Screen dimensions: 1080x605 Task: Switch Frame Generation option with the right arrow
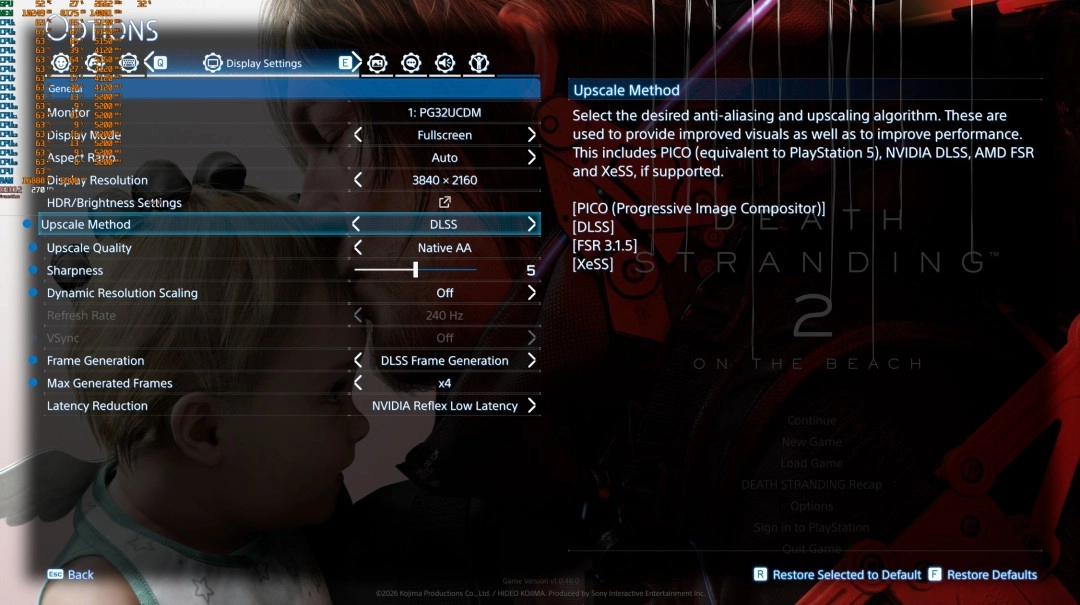tap(531, 361)
